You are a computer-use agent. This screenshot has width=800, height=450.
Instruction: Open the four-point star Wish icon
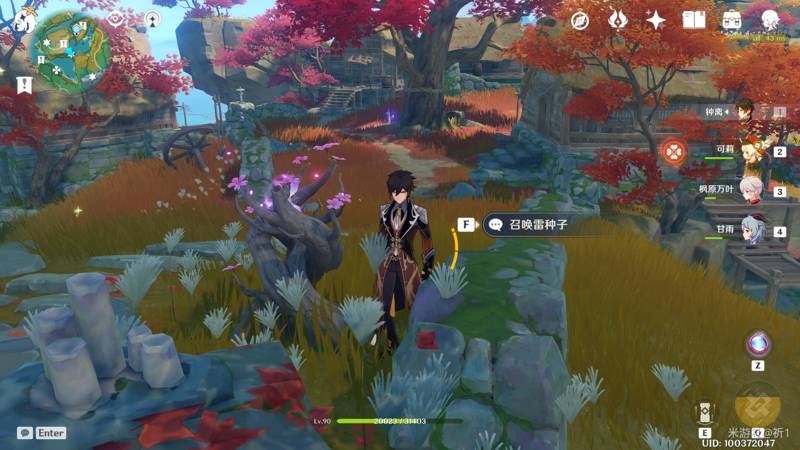coord(656,20)
